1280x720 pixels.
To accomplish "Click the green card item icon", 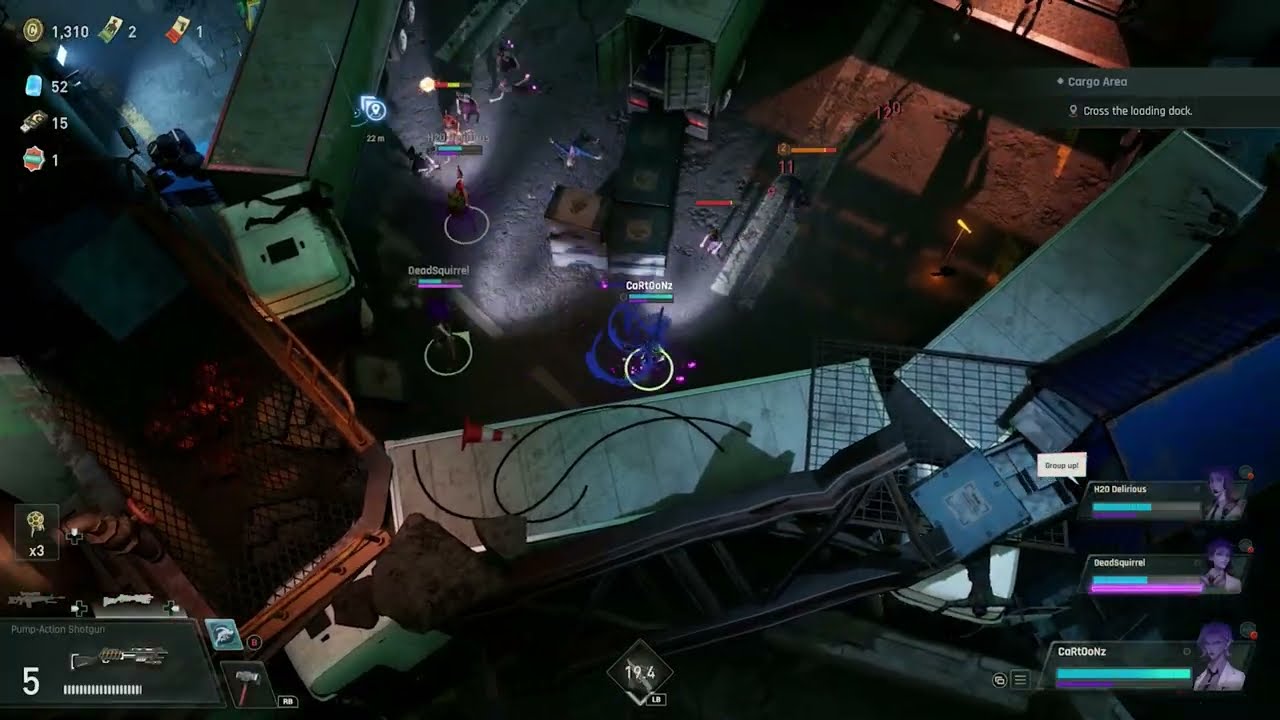I will (x=111, y=31).
